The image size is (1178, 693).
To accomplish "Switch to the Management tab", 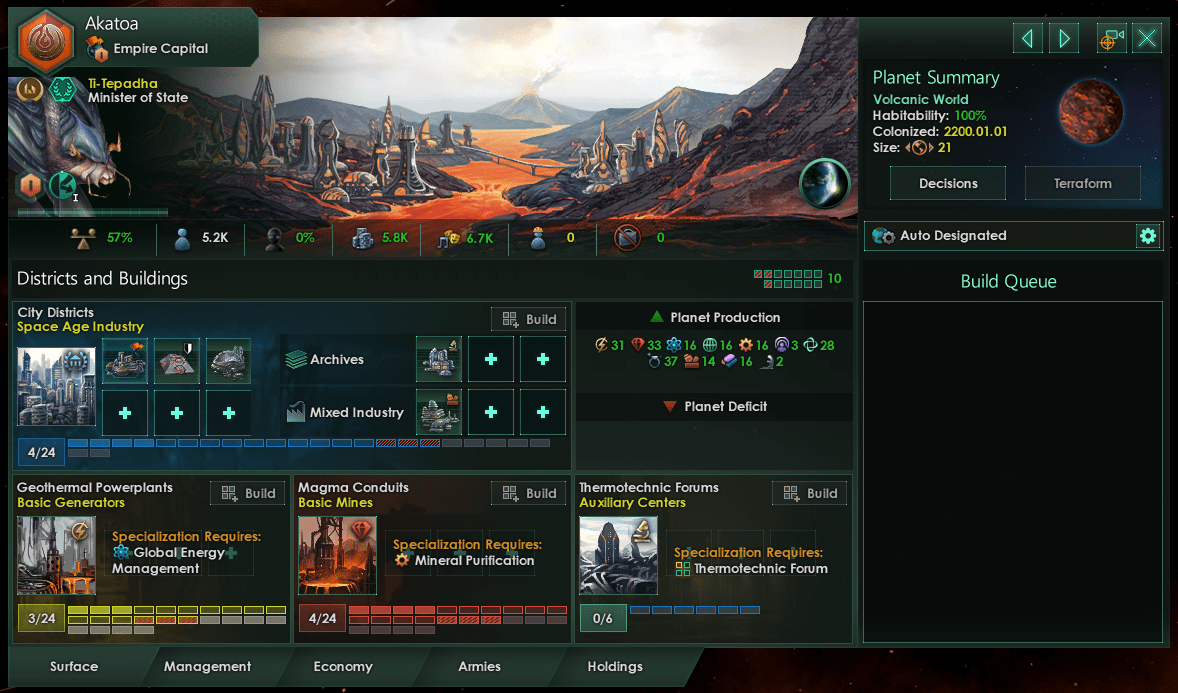I will pos(207,666).
